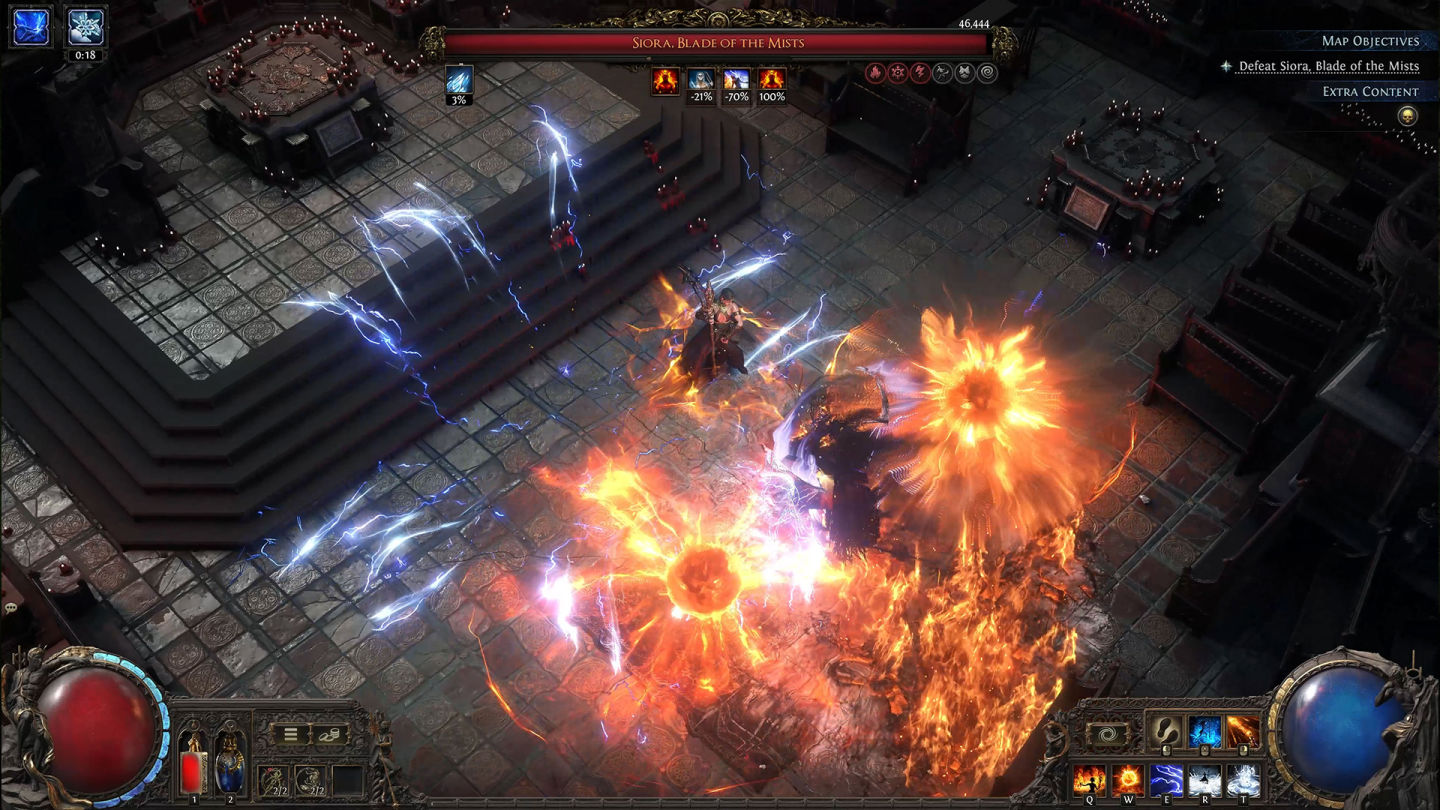Click the ice shard debuff showing 3%

coord(459,80)
